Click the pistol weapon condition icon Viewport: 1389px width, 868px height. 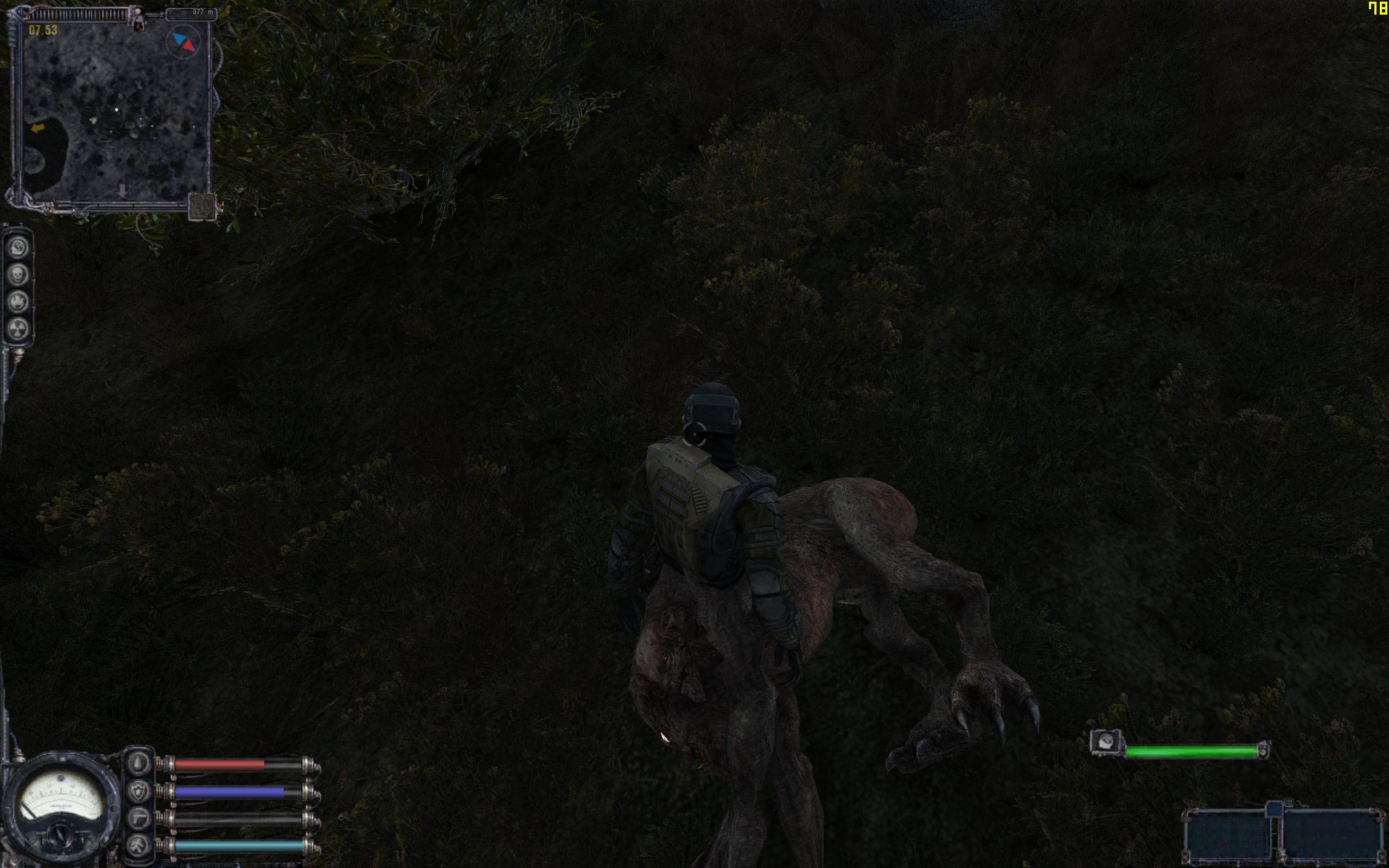click(x=138, y=819)
